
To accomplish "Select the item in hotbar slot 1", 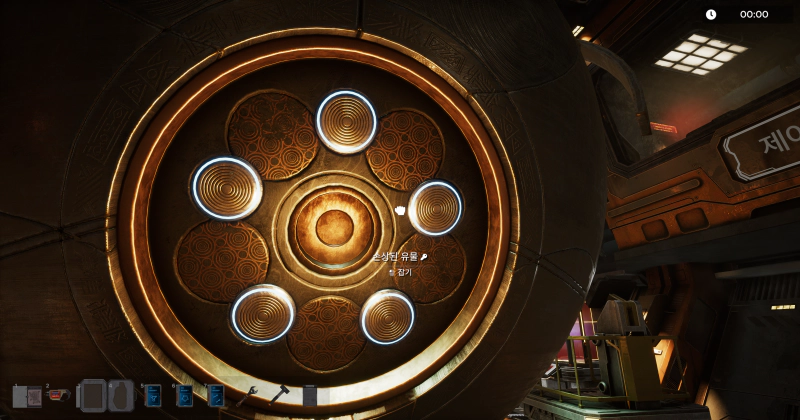I will 26,396.
